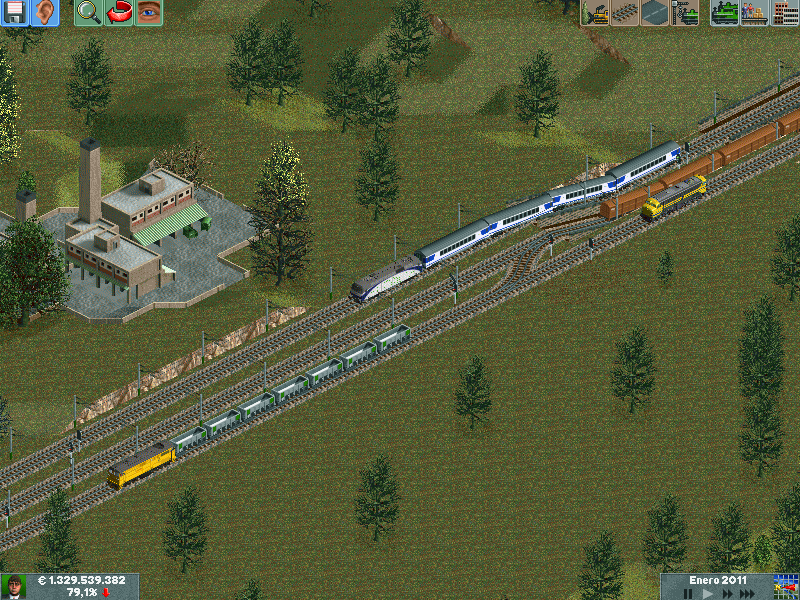800x600 pixels.
Task: Open the map from the corner icon
Action: (x=785, y=586)
